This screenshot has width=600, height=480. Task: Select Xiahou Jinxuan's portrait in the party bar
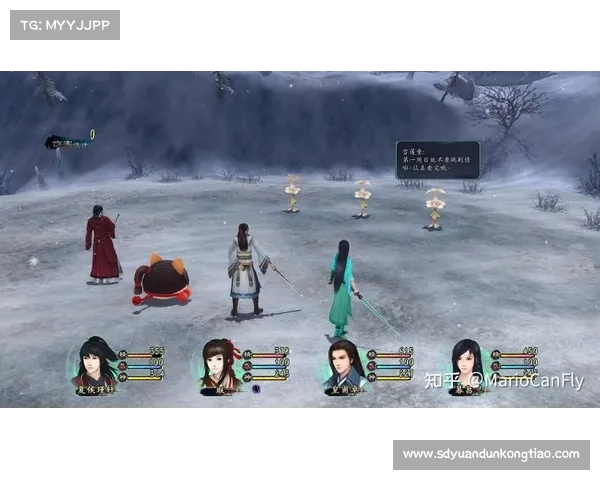(96, 365)
